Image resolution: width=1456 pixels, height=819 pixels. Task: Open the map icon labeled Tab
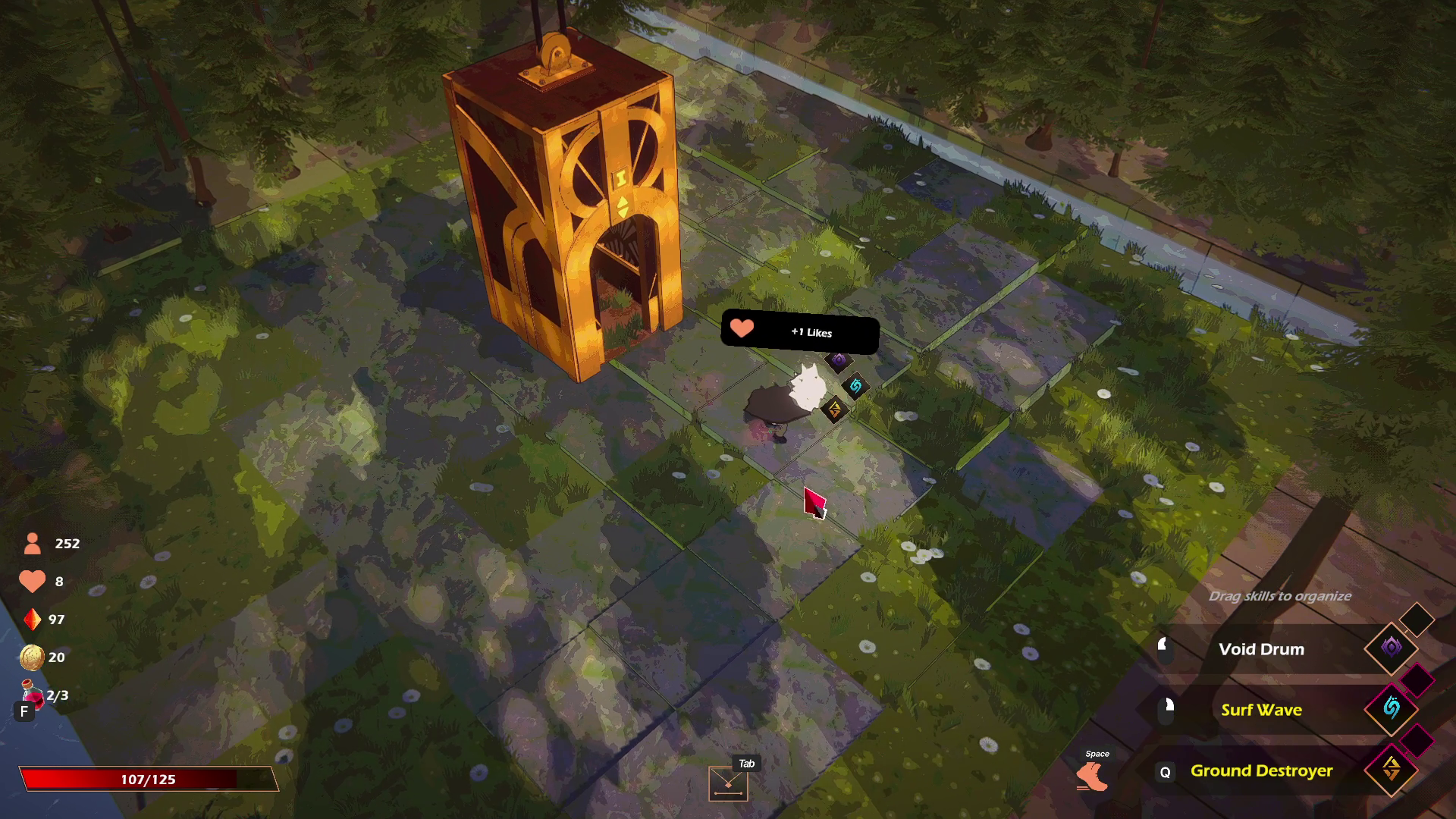click(728, 783)
